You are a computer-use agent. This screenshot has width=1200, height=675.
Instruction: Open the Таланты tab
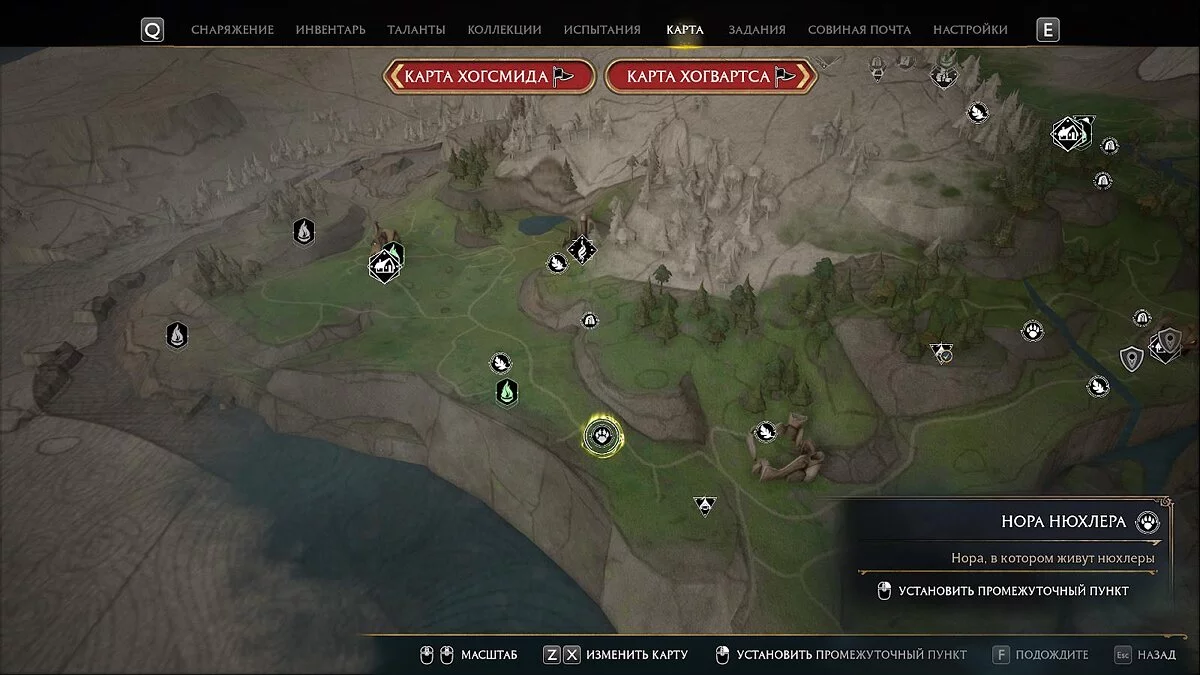tap(416, 30)
